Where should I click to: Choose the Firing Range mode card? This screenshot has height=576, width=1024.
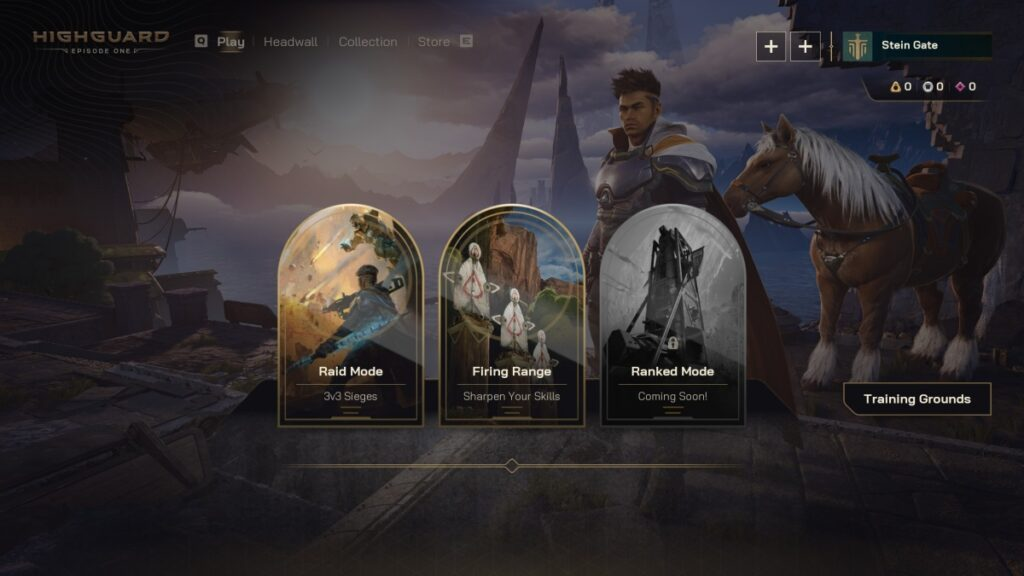click(x=511, y=318)
